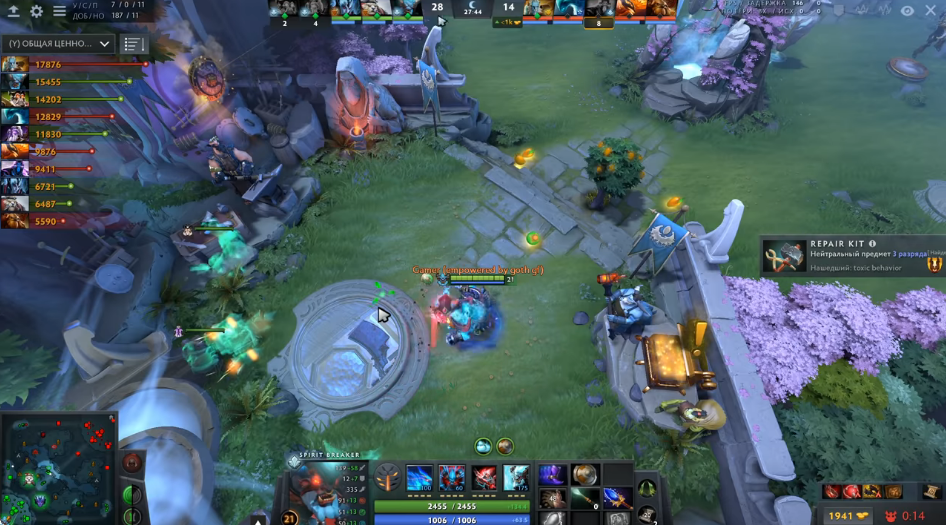946x525 pixels.
Task: Open the shop via the 1941 gold button
Action: [848, 515]
